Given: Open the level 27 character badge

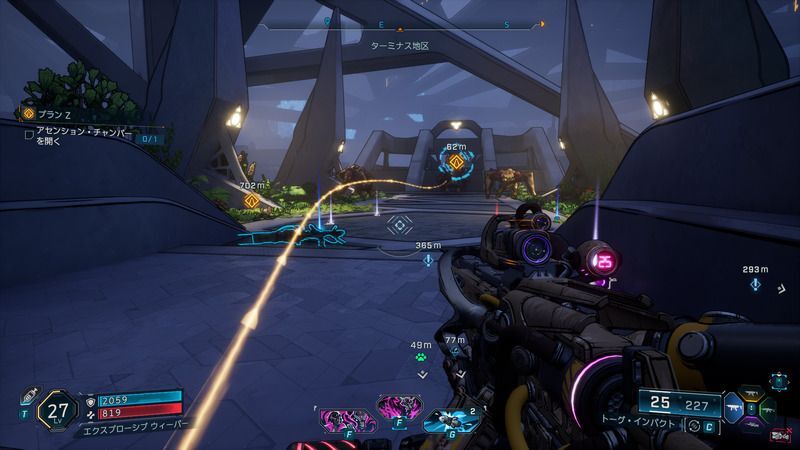Looking at the screenshot, I should (x=55, y=410).
